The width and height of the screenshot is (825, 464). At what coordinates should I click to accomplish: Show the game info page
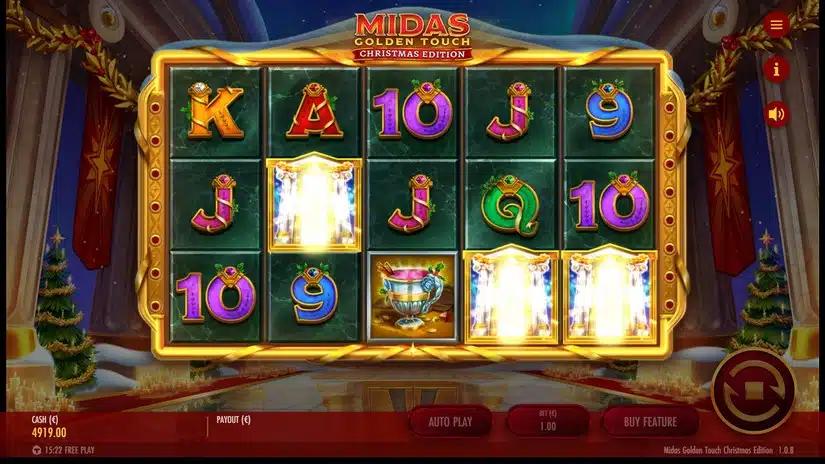tap(777, 69)
